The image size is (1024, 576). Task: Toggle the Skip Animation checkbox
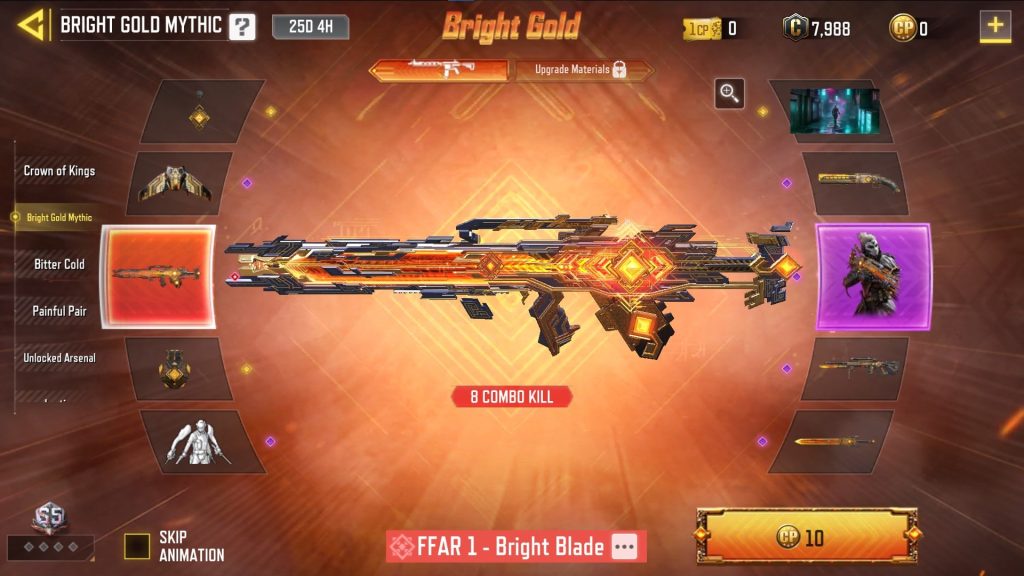point(137,546)
